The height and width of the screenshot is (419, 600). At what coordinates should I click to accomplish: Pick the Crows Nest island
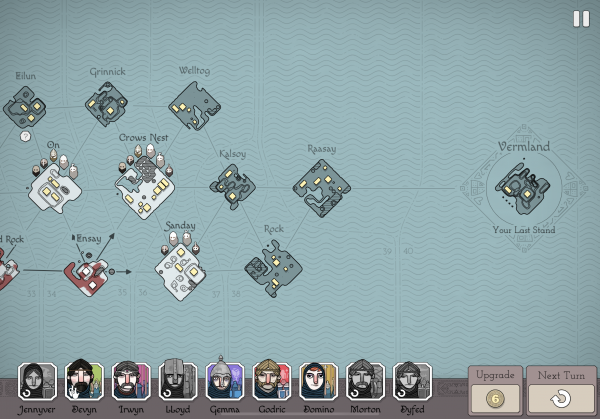point(145,185)
